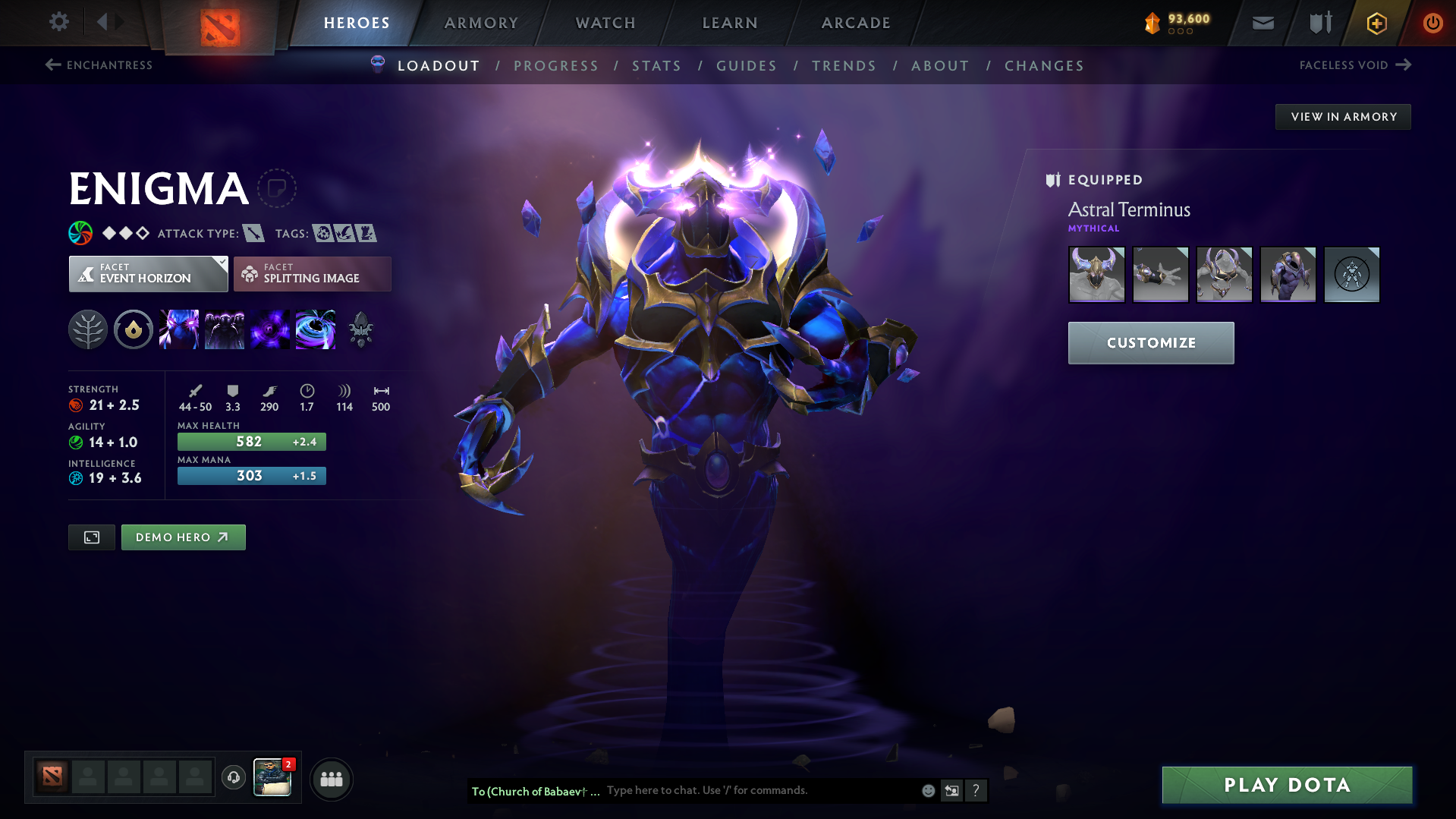1456x819 pixels.
Task: Open the emoticon picker in the chat bar
Action: [x=927, y=790]
